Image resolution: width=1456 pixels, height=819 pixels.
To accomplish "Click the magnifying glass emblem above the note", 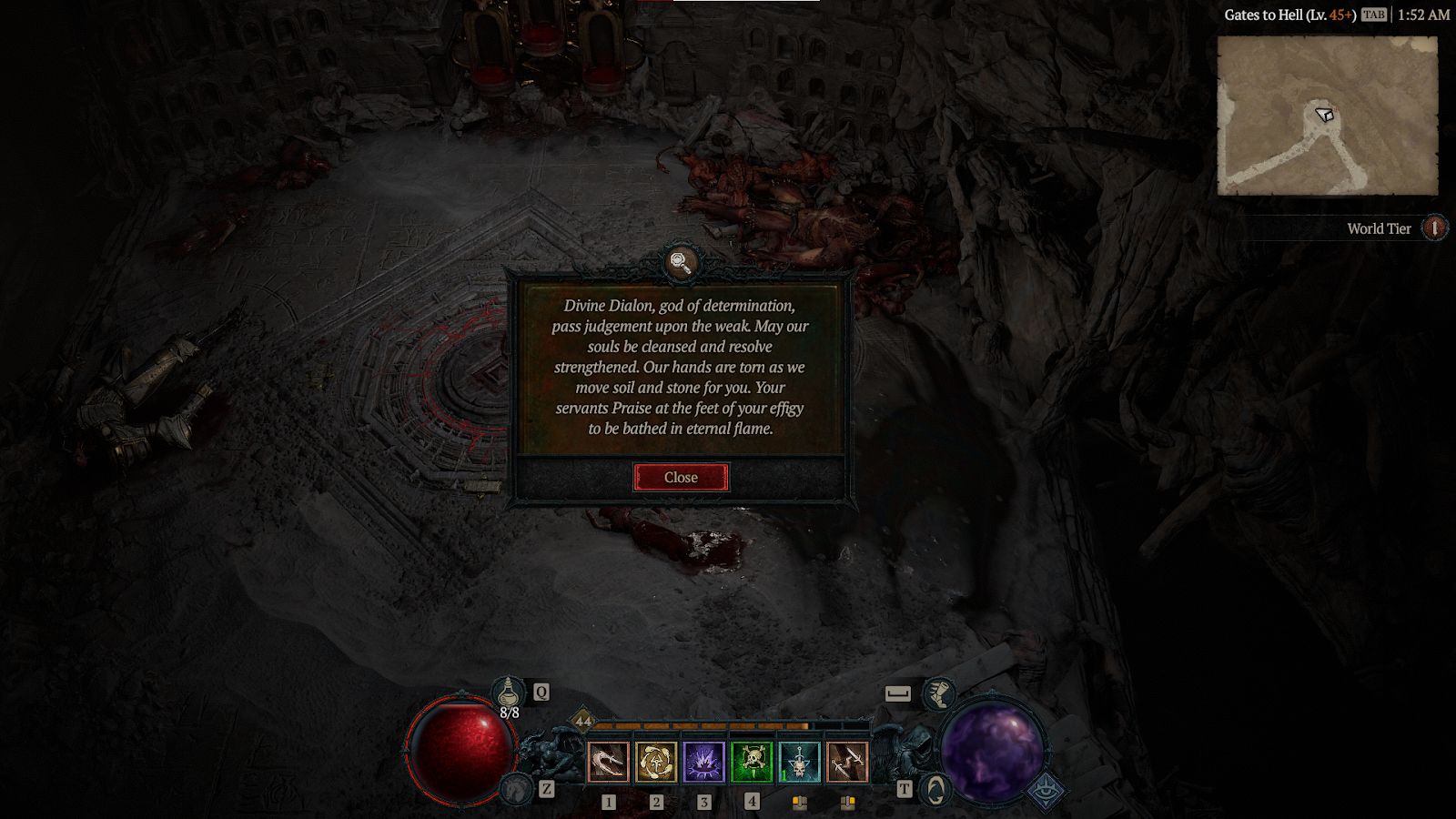I will point(681,262).
